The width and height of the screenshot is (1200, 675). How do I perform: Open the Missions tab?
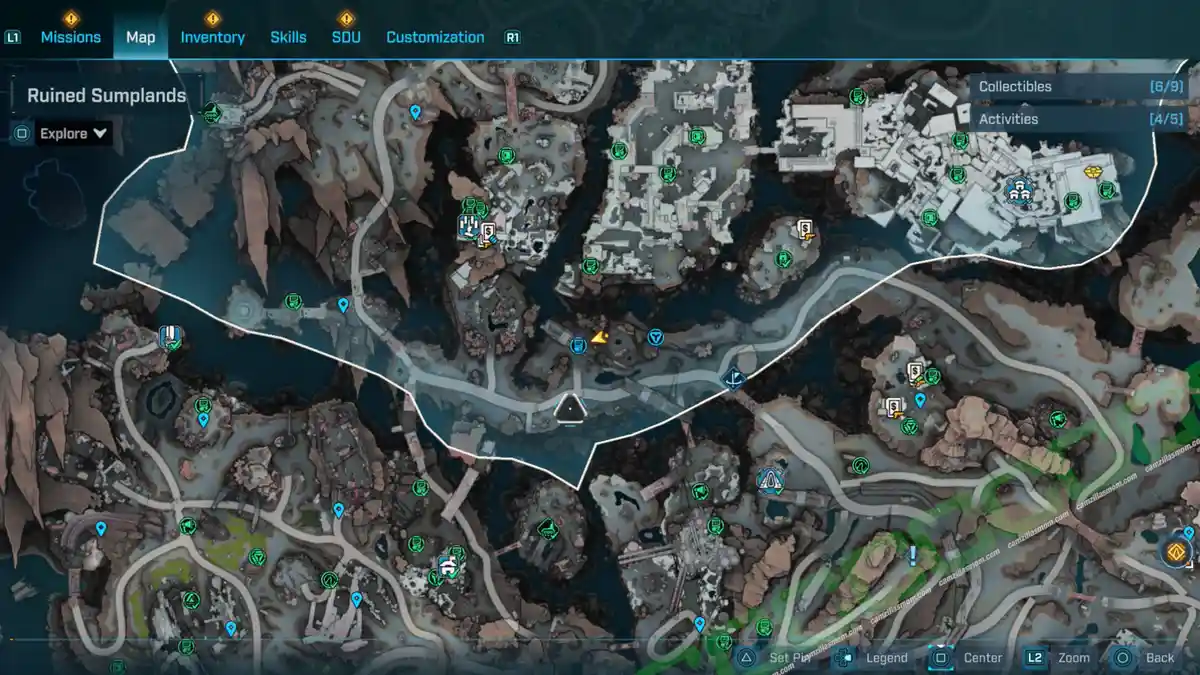70,37
